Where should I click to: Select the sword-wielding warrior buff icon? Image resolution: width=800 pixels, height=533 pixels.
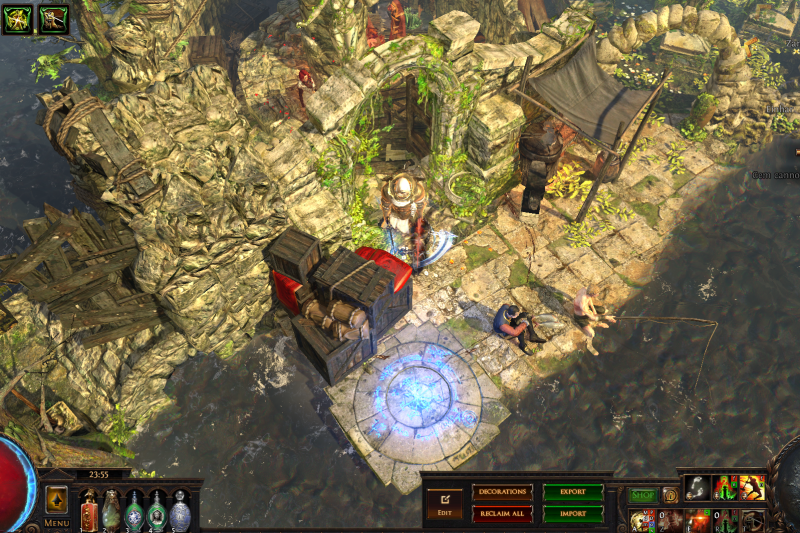pyautogui.click(x=54, y=18)
